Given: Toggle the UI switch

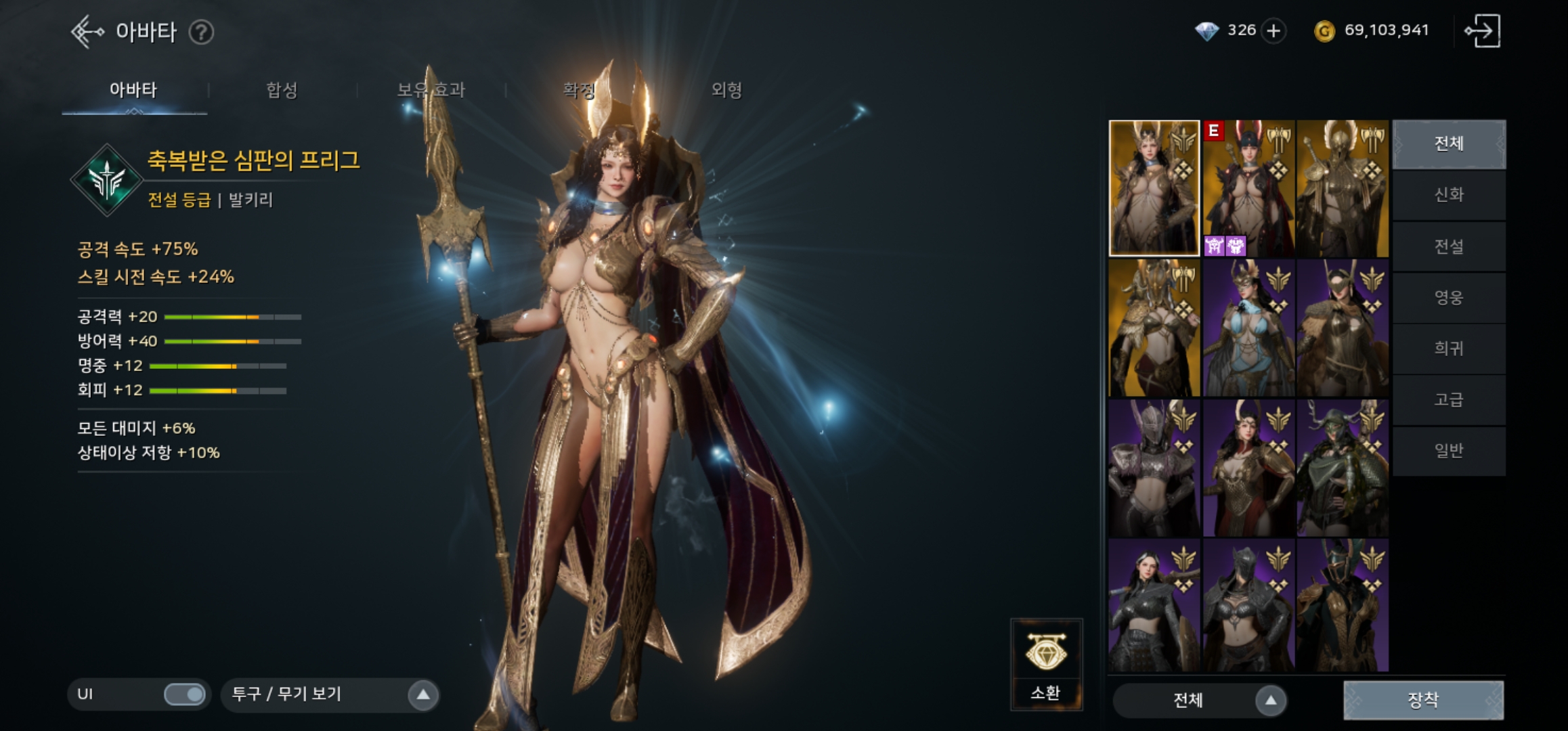Looking at the screenshot, I should (184, 694).
